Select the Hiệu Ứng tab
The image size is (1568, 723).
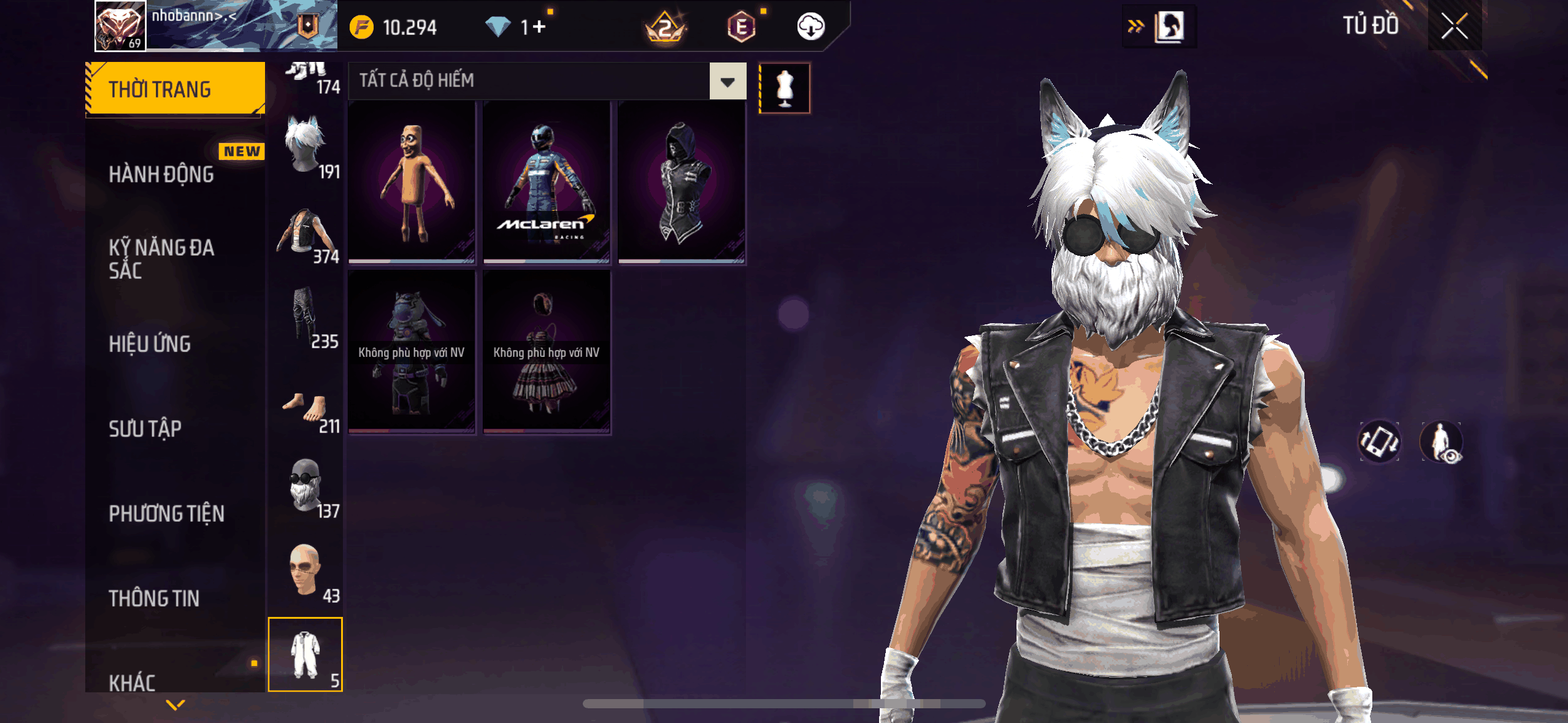coord(150,343)
